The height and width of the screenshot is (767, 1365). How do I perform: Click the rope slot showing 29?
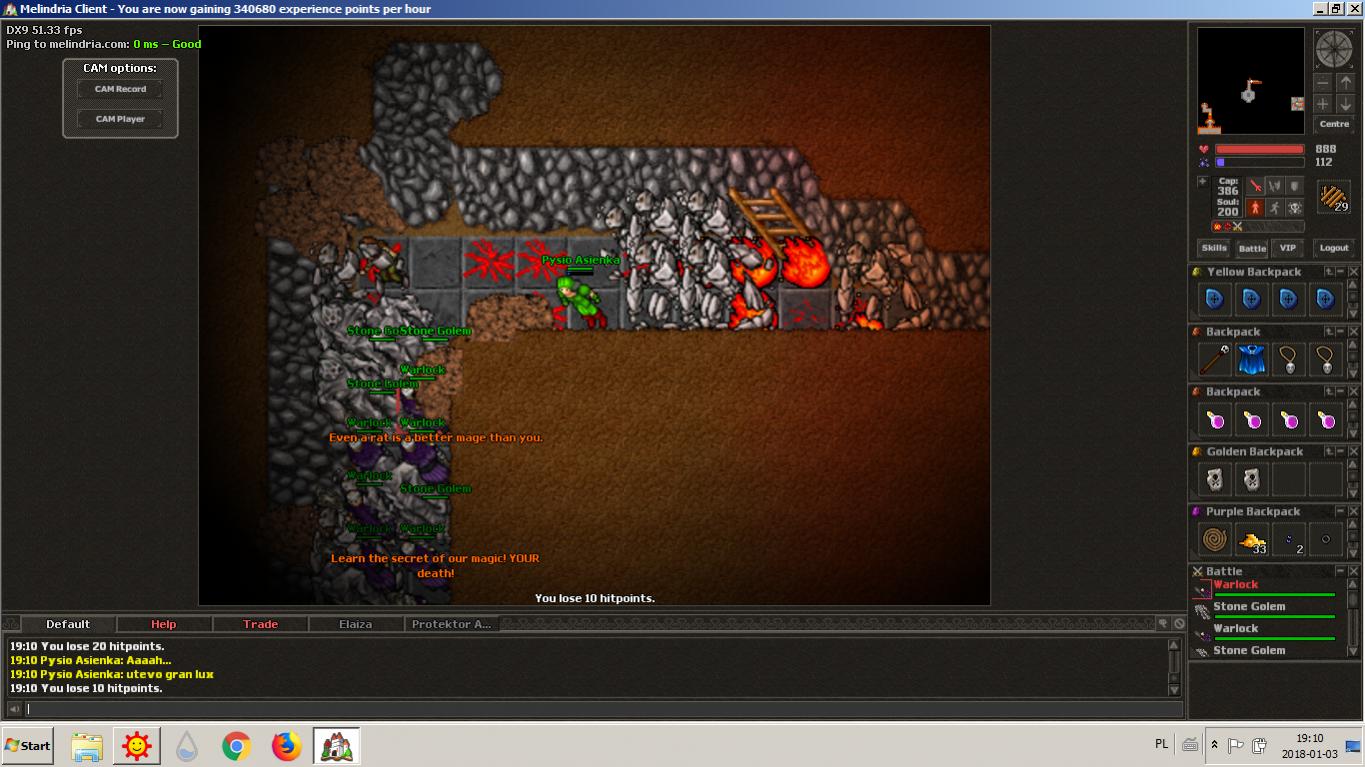click(x=1333, y=197)
